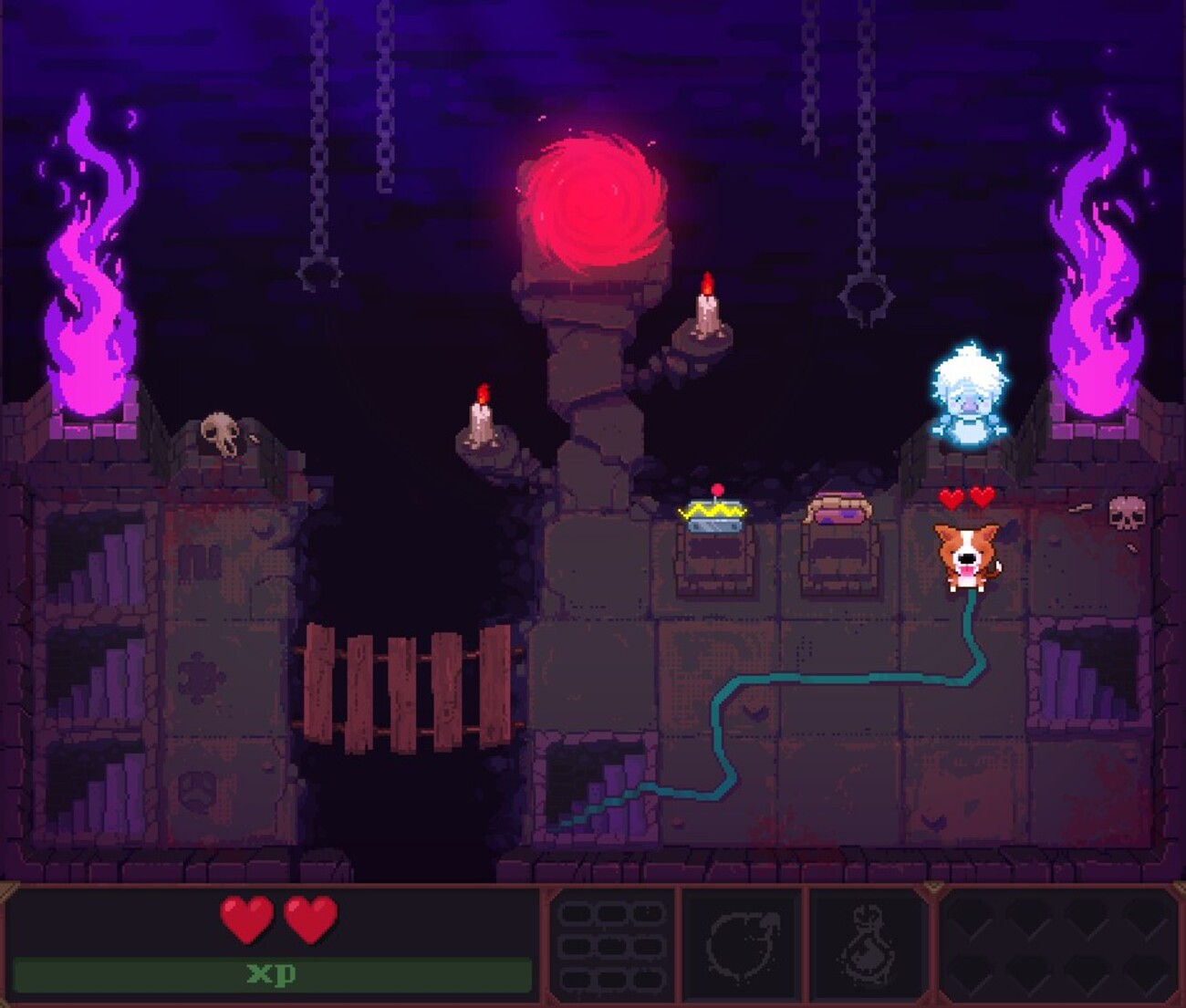Select the potion flask slot

click(x=868, y=944)
